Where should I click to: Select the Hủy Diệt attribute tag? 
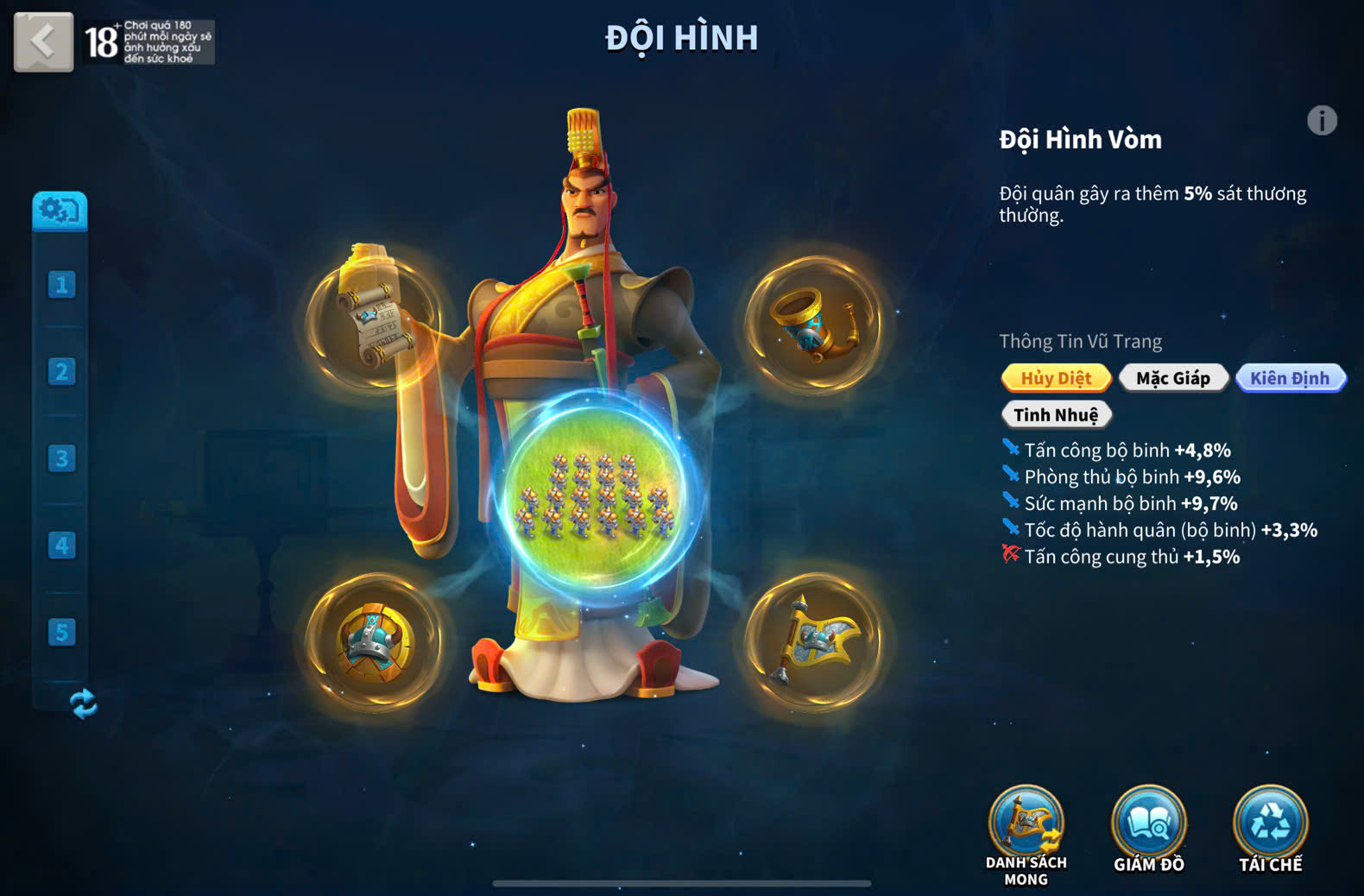point(1056,378)
